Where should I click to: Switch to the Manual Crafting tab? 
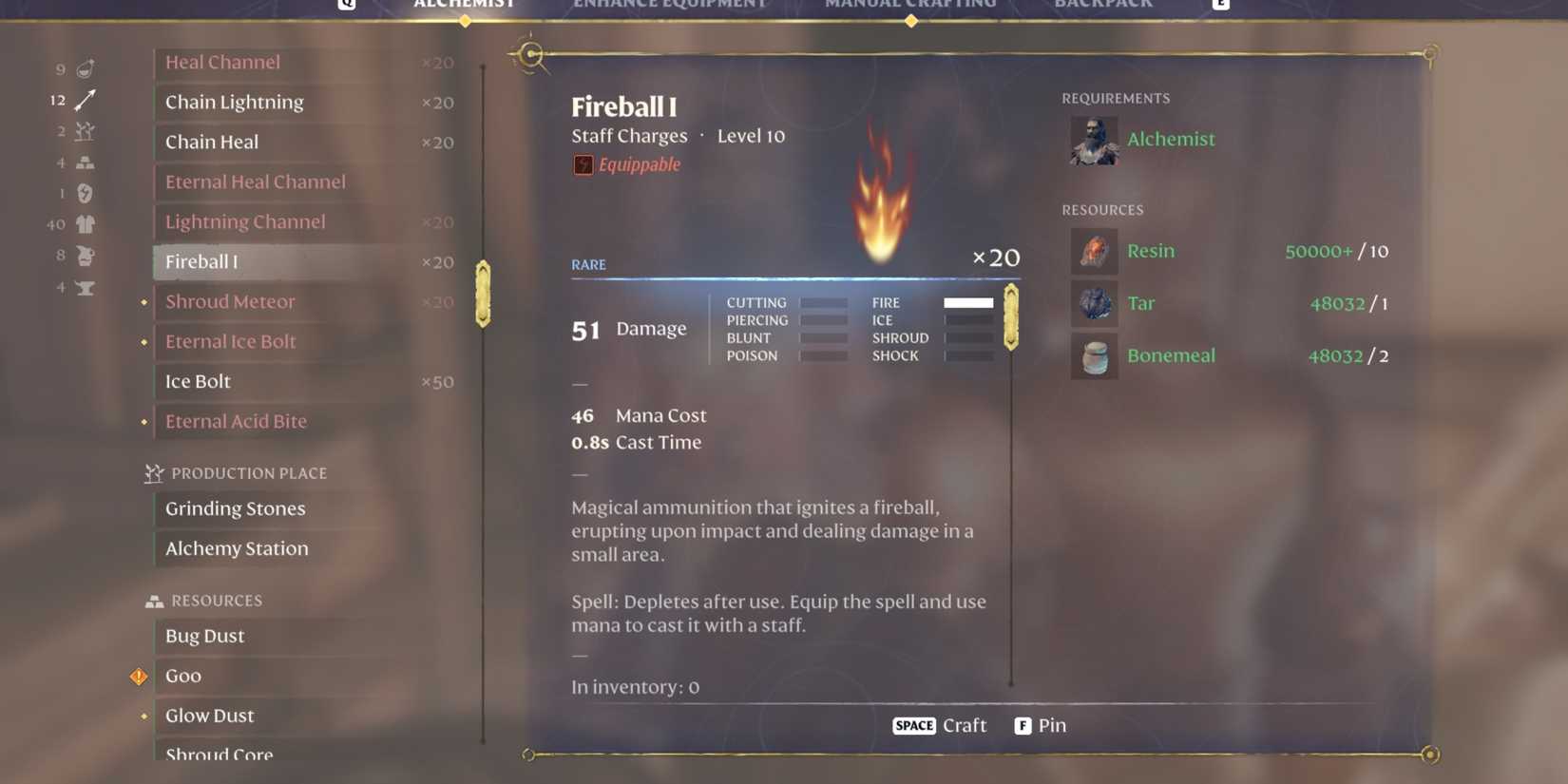click(x=909, y=5)
